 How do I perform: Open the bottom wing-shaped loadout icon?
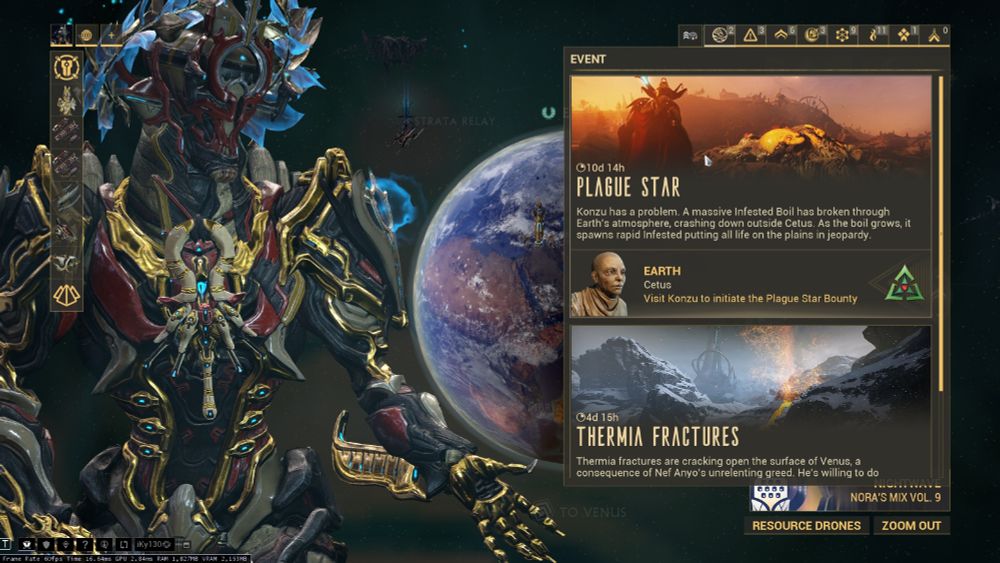pos(67,294)
